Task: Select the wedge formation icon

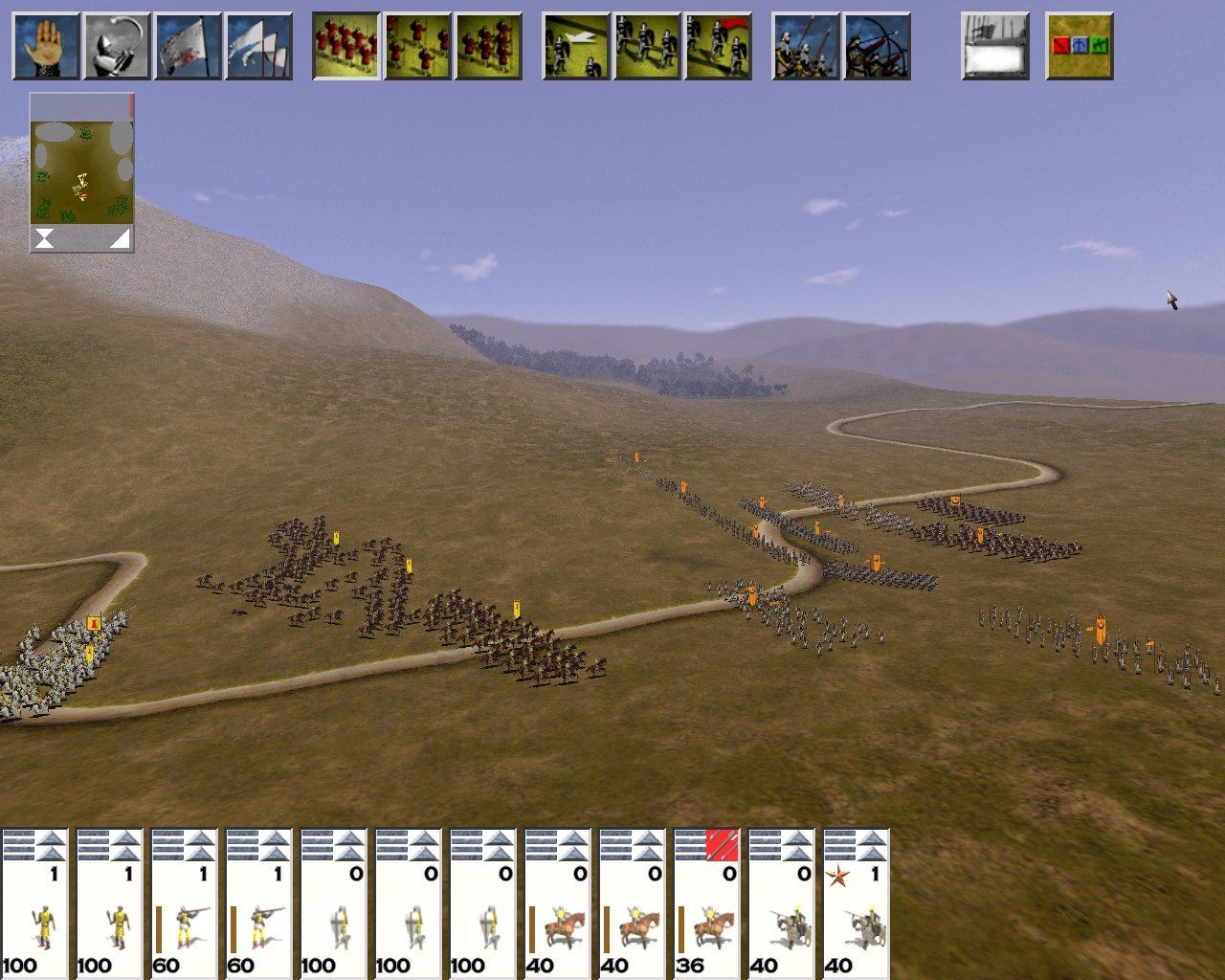Action: point(488,45)
